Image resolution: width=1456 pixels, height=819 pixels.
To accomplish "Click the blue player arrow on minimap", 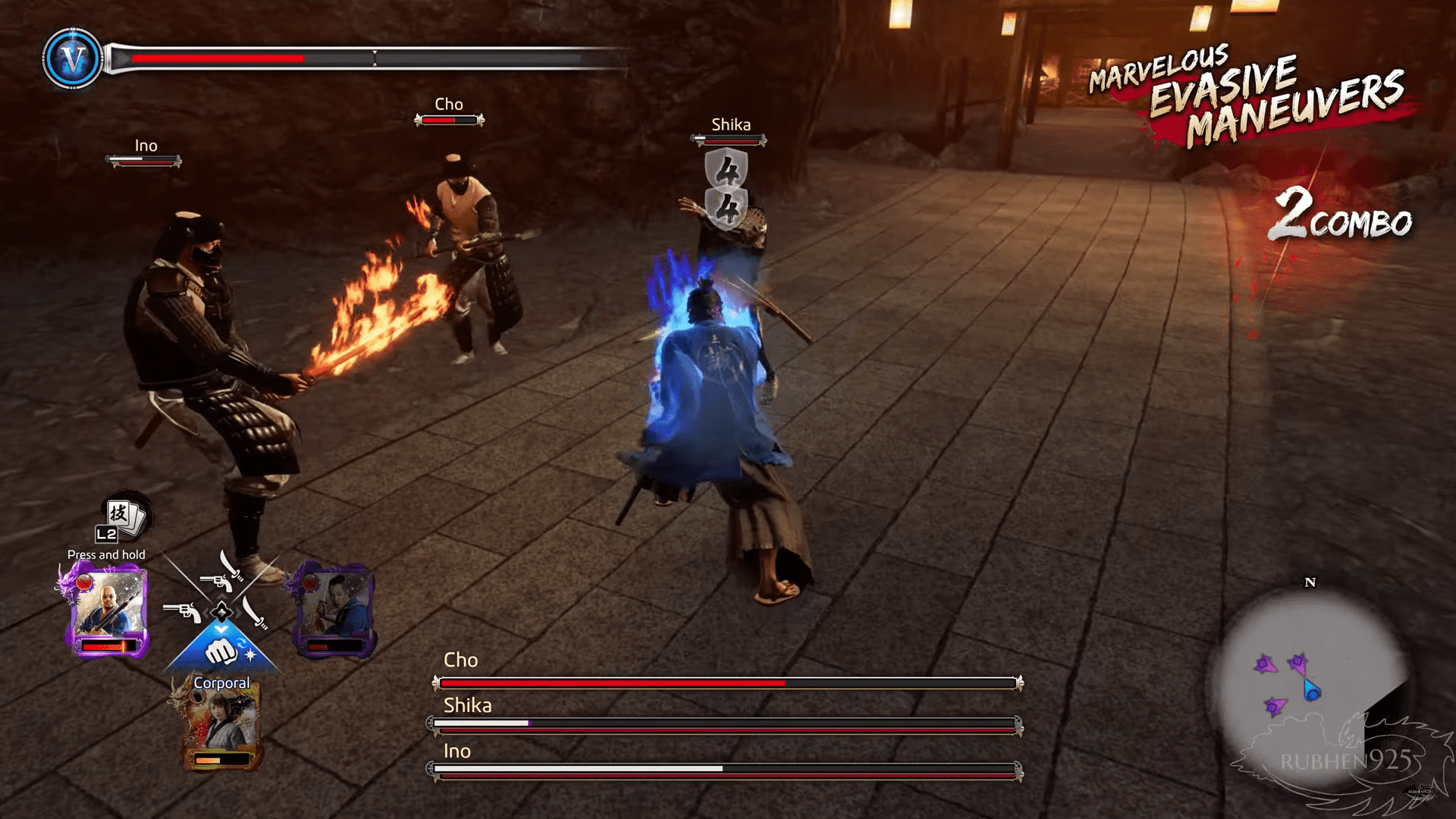I will tap(1312, 690).
